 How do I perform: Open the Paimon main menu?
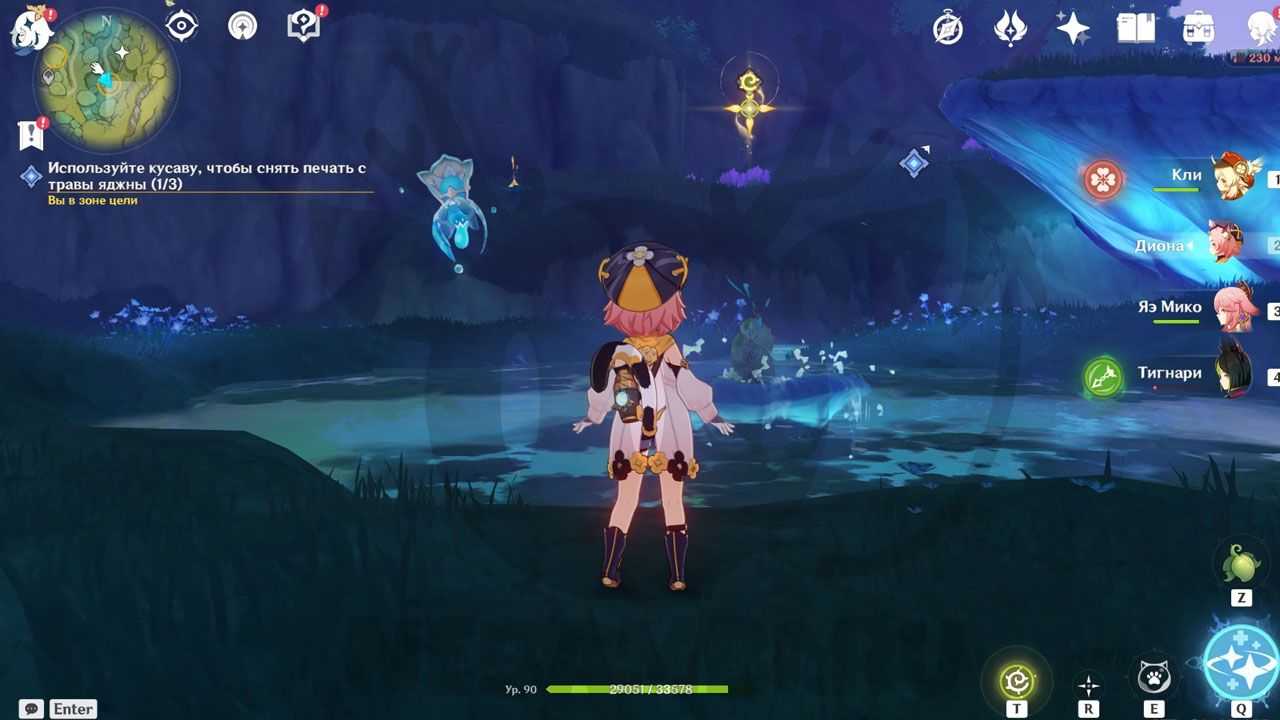pyautogui.click(x=30, y=30)
